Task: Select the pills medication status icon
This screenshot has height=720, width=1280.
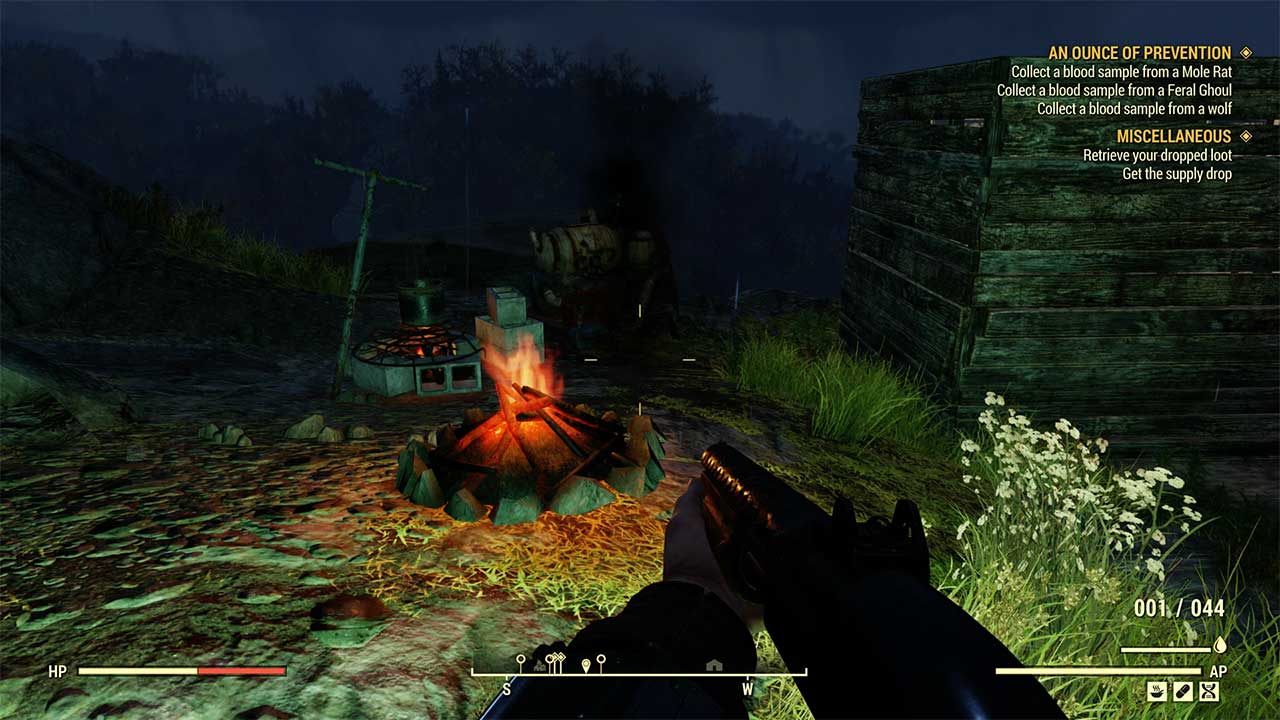Action: [1183, 690]
